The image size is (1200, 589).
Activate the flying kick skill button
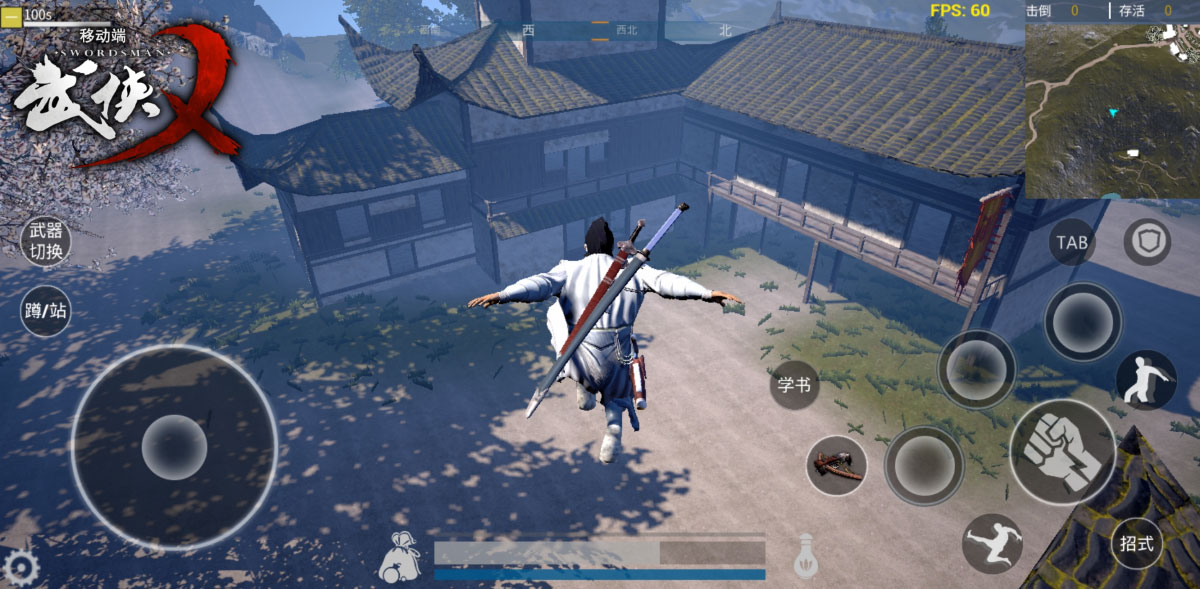click(x=991, y=543)
